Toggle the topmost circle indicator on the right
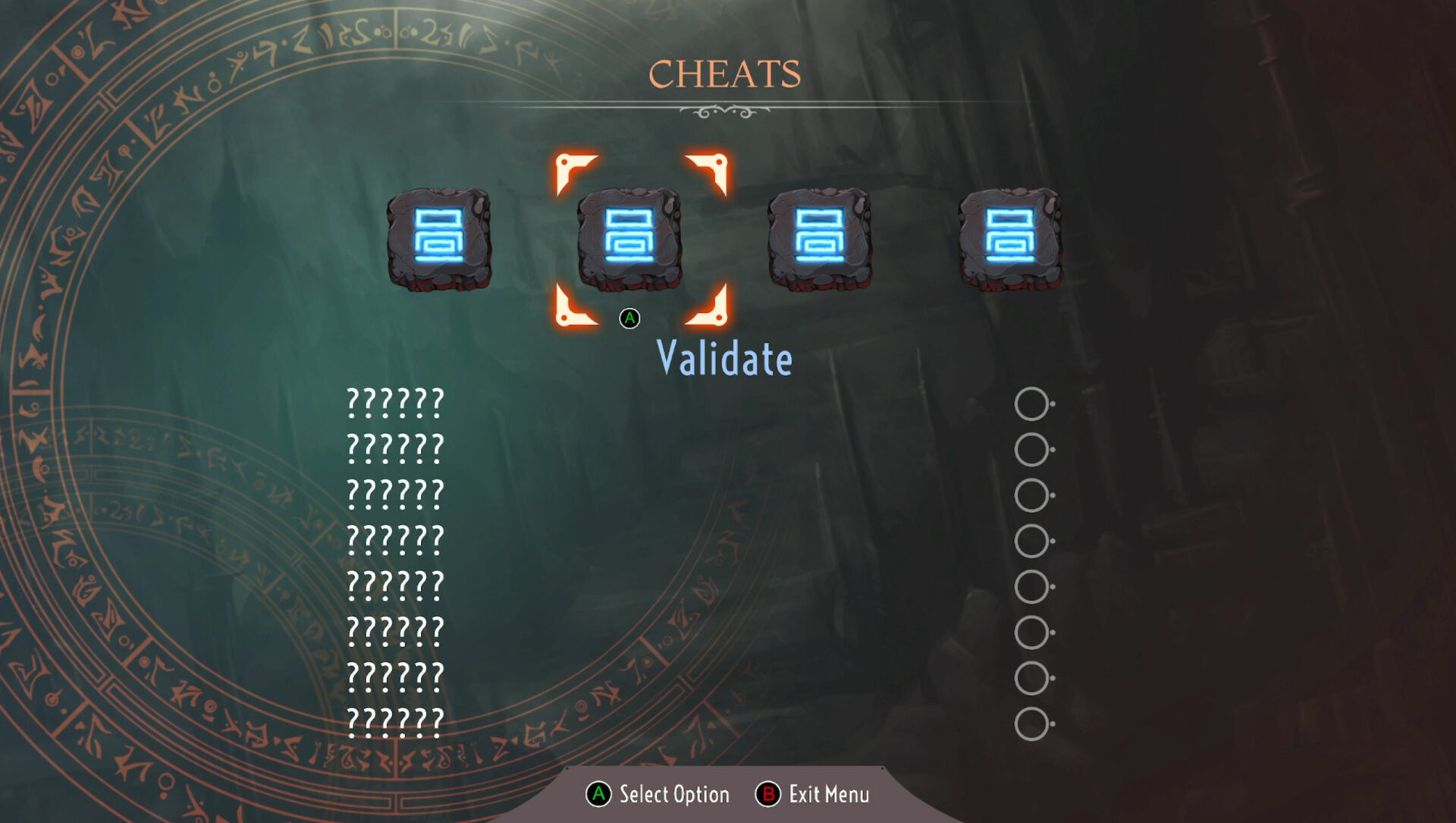The width and height of the screenshot is (1456, 823). click(x=1031, y=404)
